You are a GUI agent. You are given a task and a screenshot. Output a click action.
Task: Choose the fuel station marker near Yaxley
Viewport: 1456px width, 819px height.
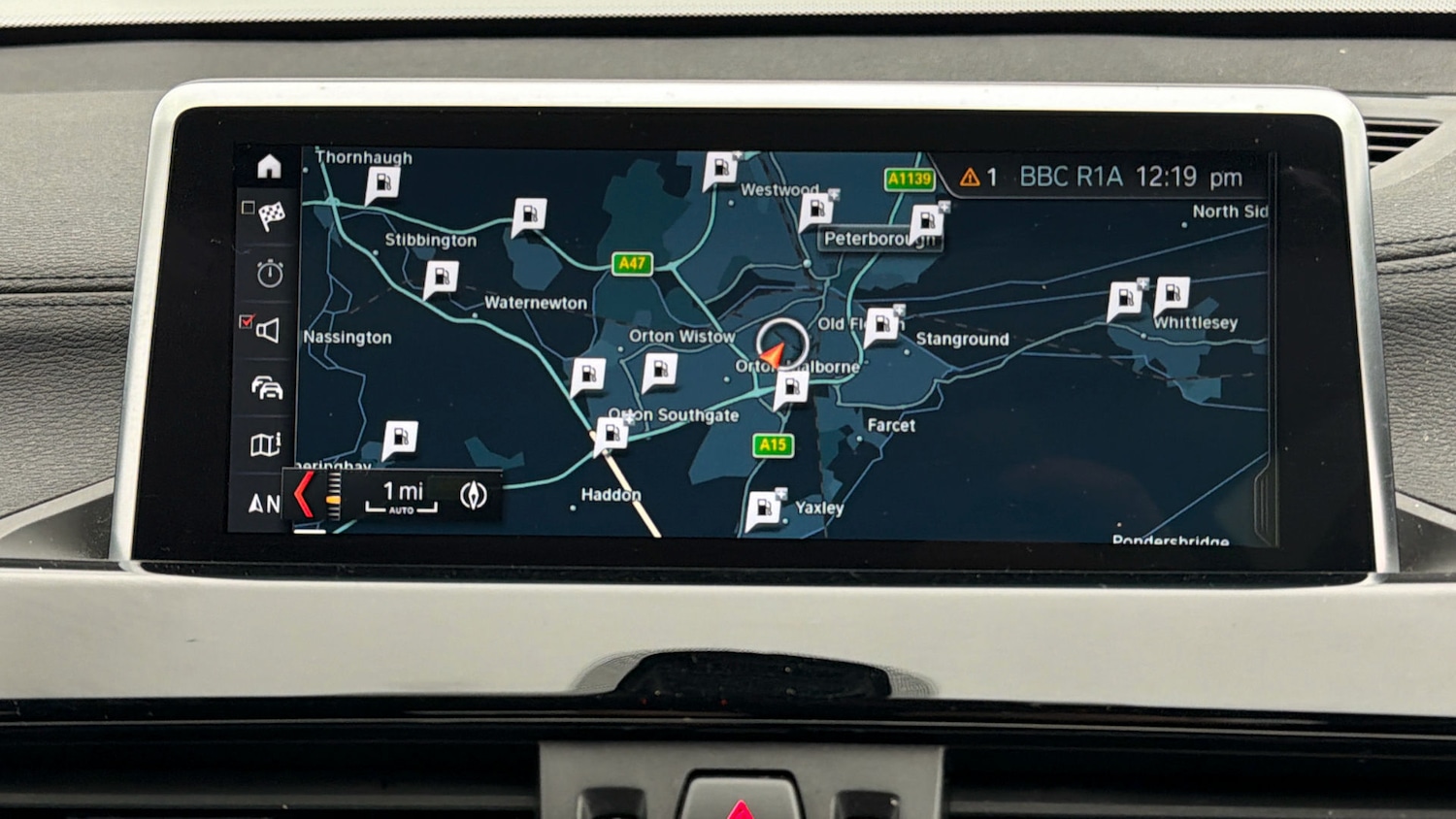coord(763,509)
